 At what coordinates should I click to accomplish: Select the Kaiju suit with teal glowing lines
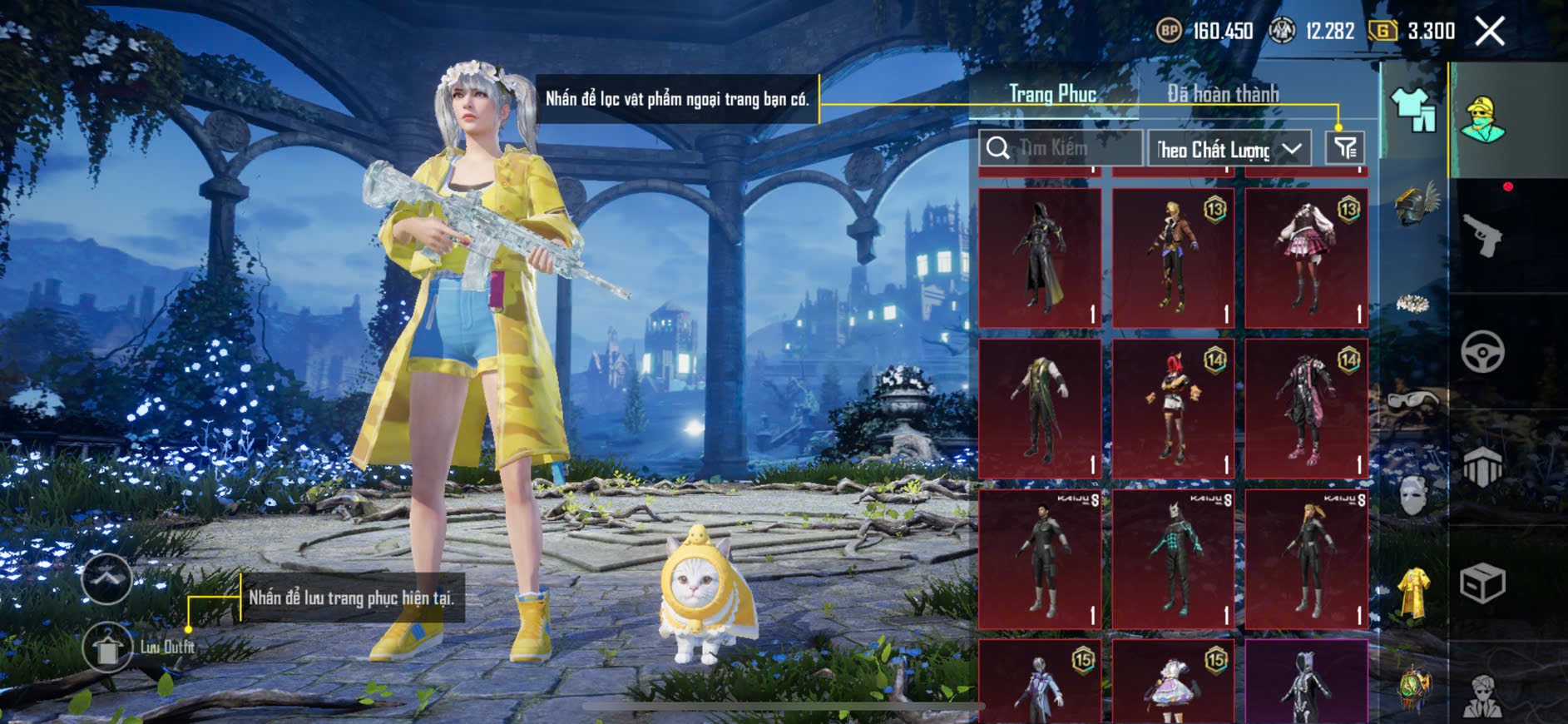tap(1173, 558)
